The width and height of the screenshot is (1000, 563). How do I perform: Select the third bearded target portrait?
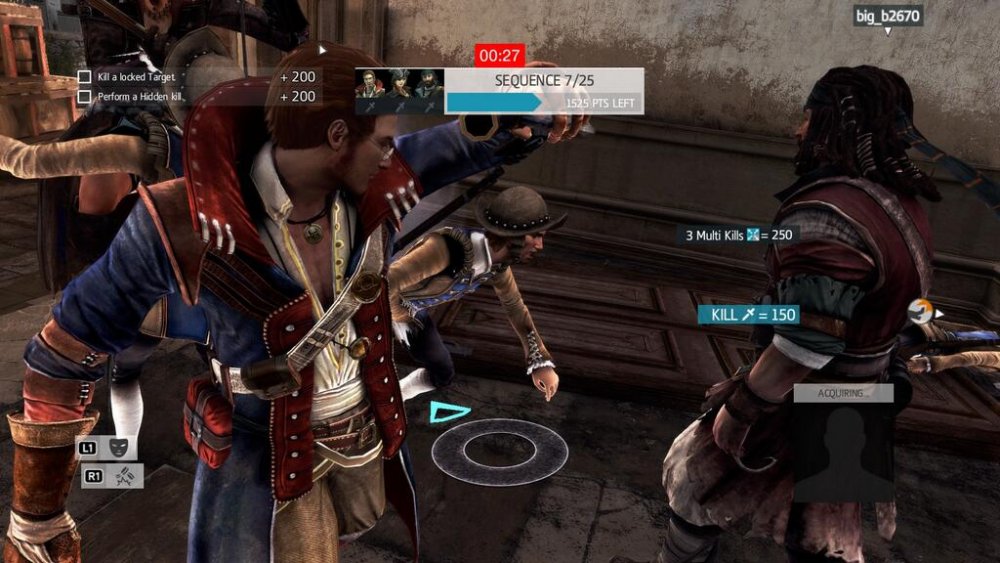click(x=428, y=83)
